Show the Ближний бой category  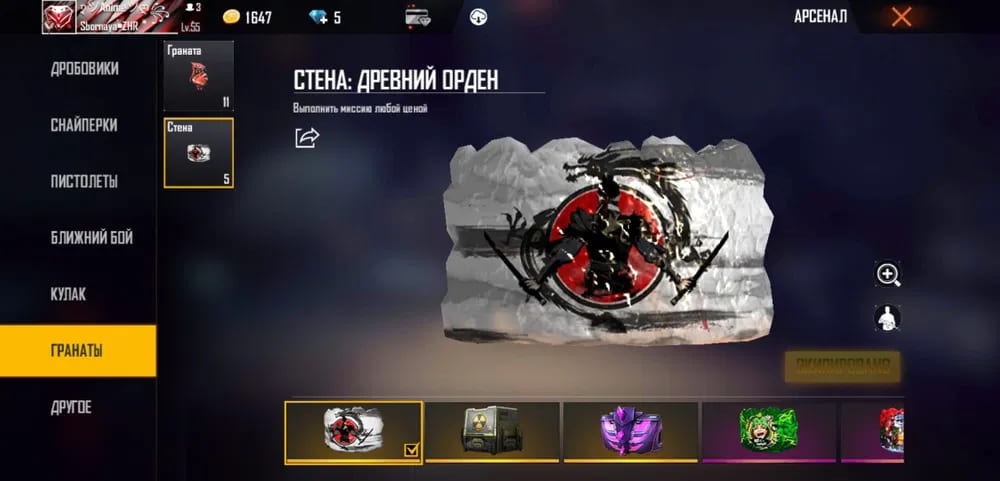click(91, 237)
